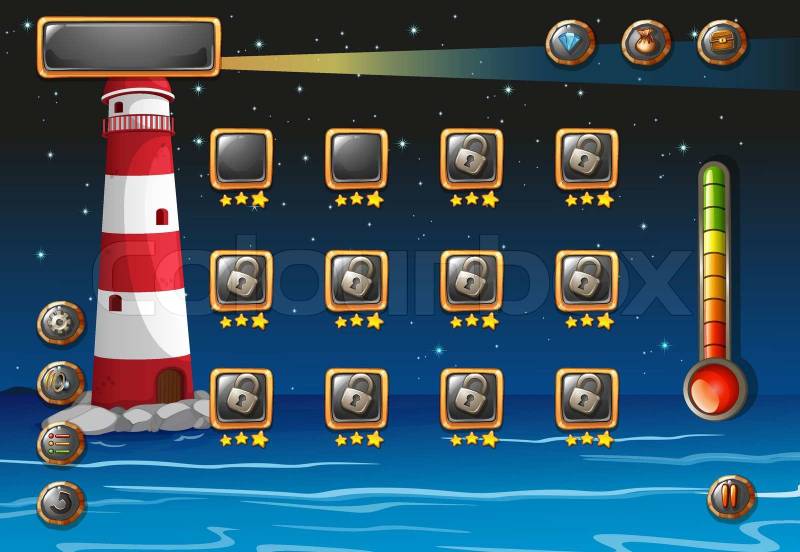The image size is (800, 552).
Task: Click the circular arrow back button
Action: point(61,502)
